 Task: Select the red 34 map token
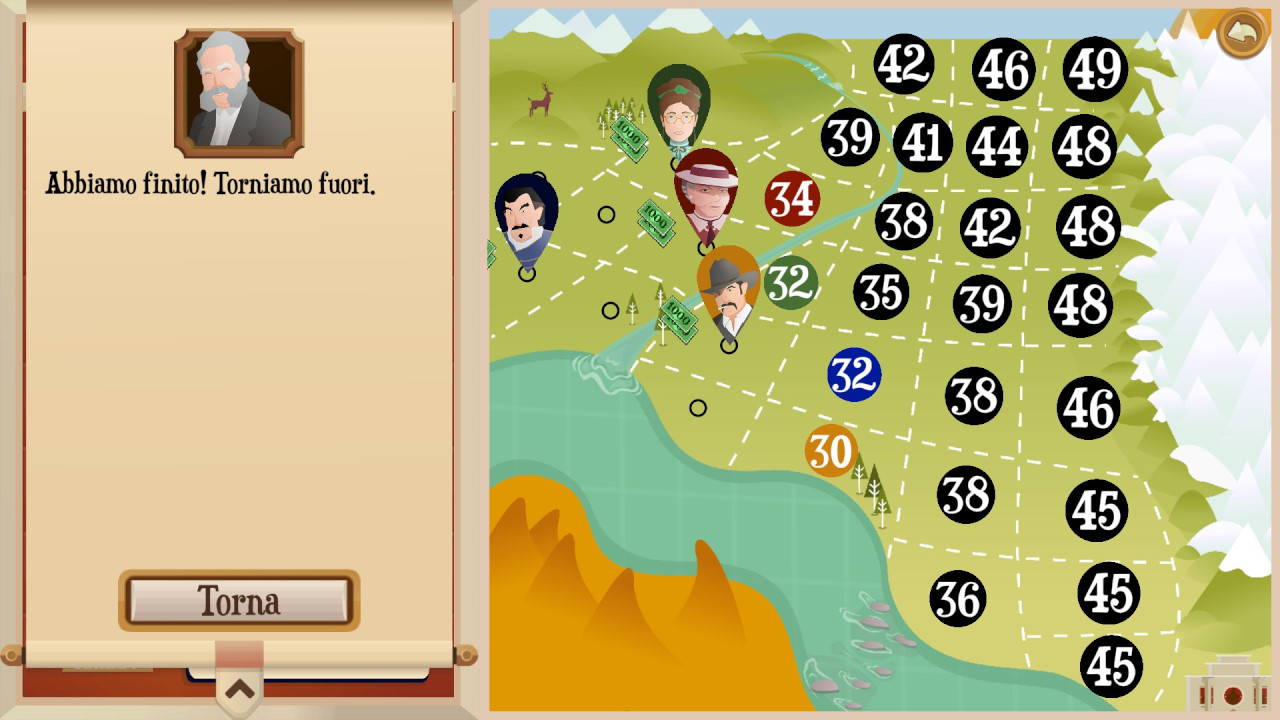(x=792, y=198)
